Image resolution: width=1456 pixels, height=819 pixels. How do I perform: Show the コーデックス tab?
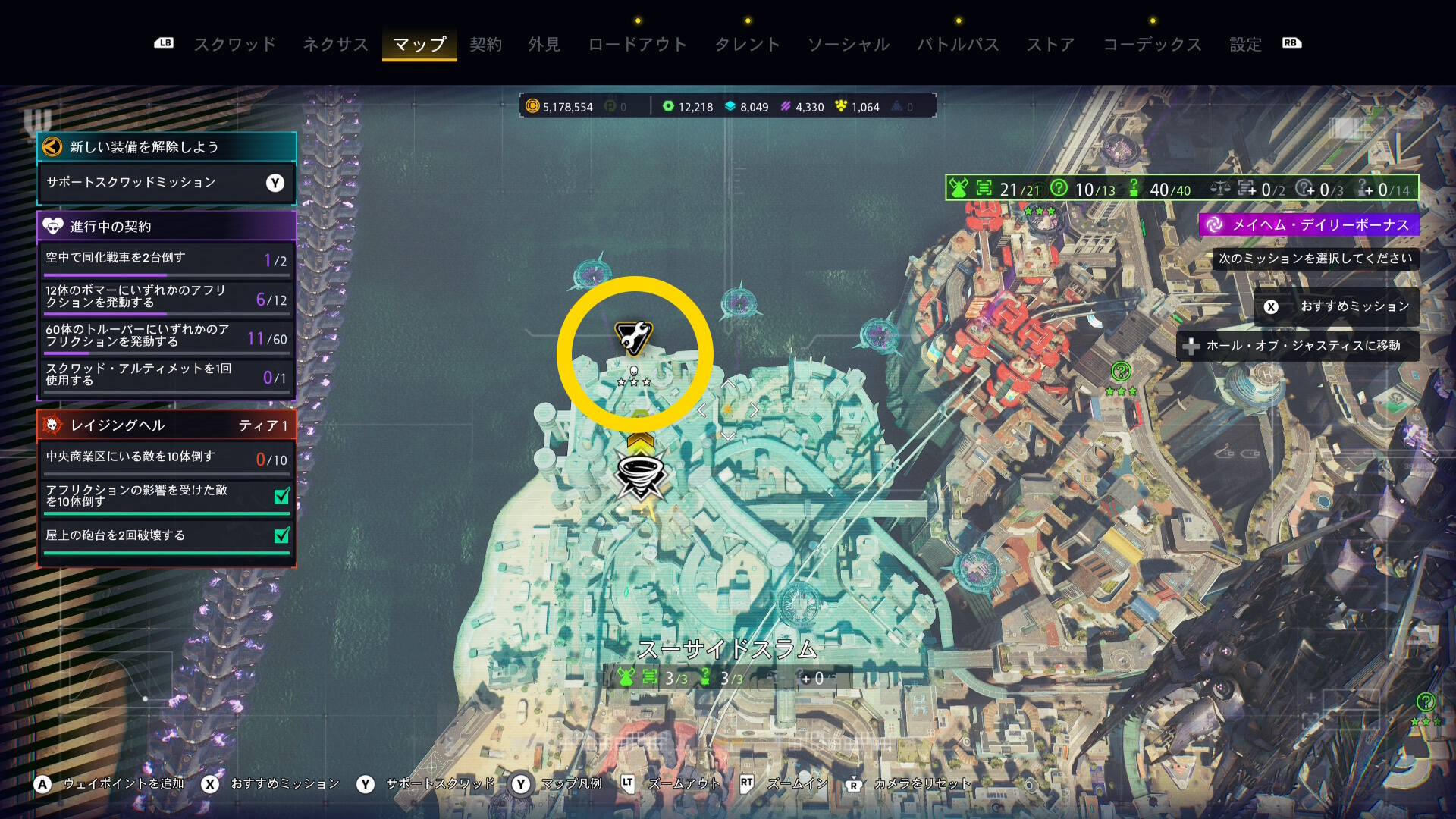coord(1153,45)
